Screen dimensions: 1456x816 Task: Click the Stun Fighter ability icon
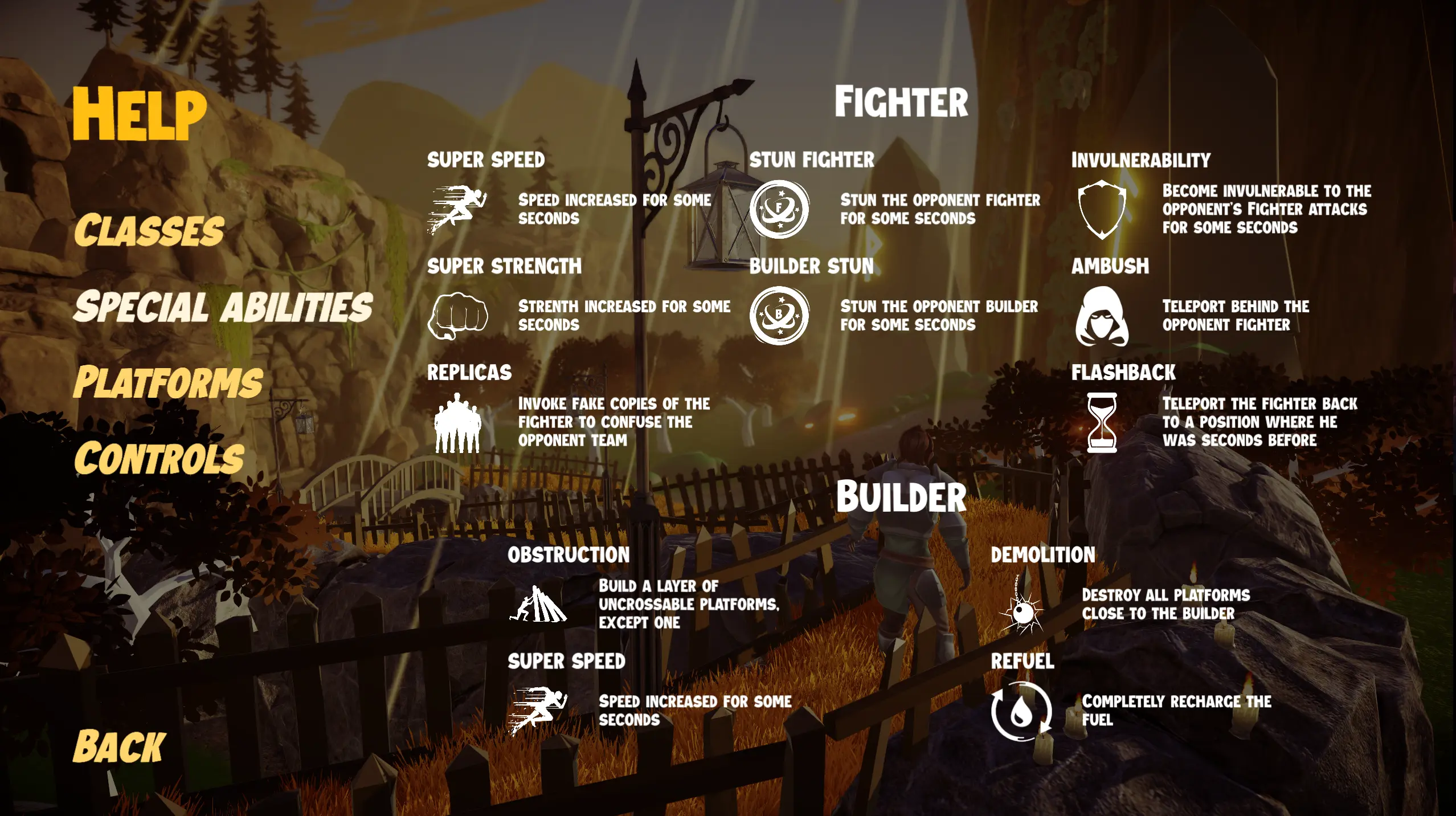click(x=780, y=210)
